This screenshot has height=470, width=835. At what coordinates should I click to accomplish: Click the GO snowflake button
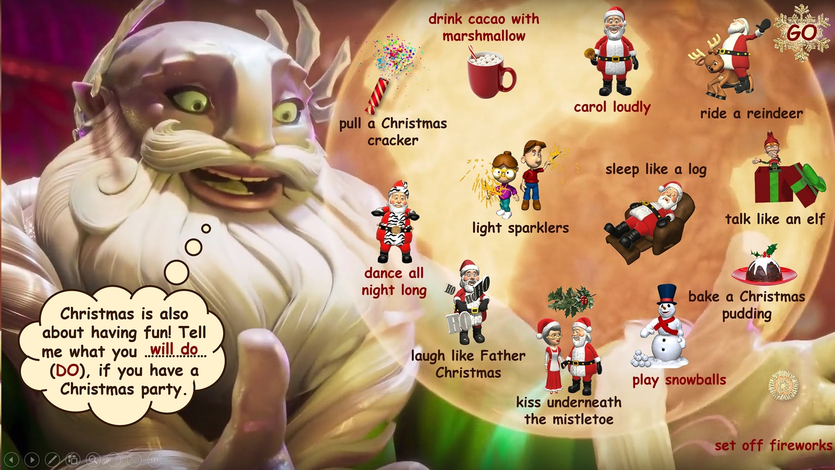[802, 32]
